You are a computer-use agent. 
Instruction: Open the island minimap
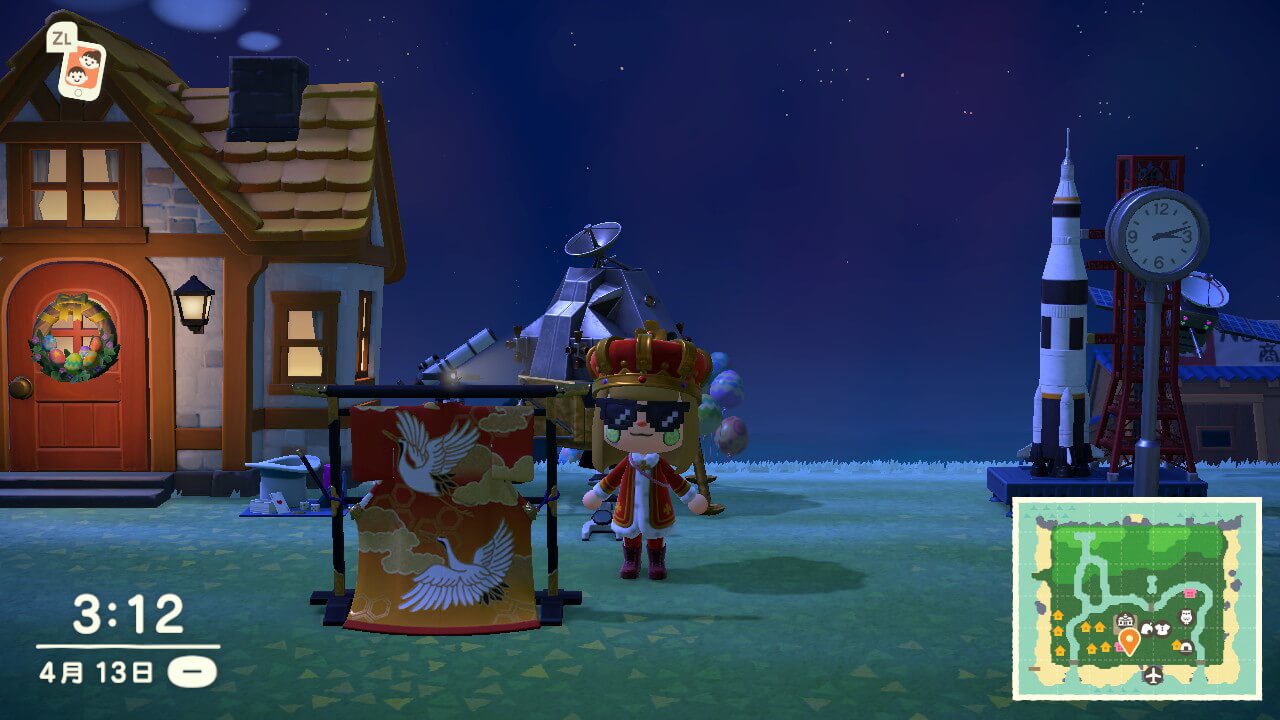pyautogui.click(x=1137, y=598)
